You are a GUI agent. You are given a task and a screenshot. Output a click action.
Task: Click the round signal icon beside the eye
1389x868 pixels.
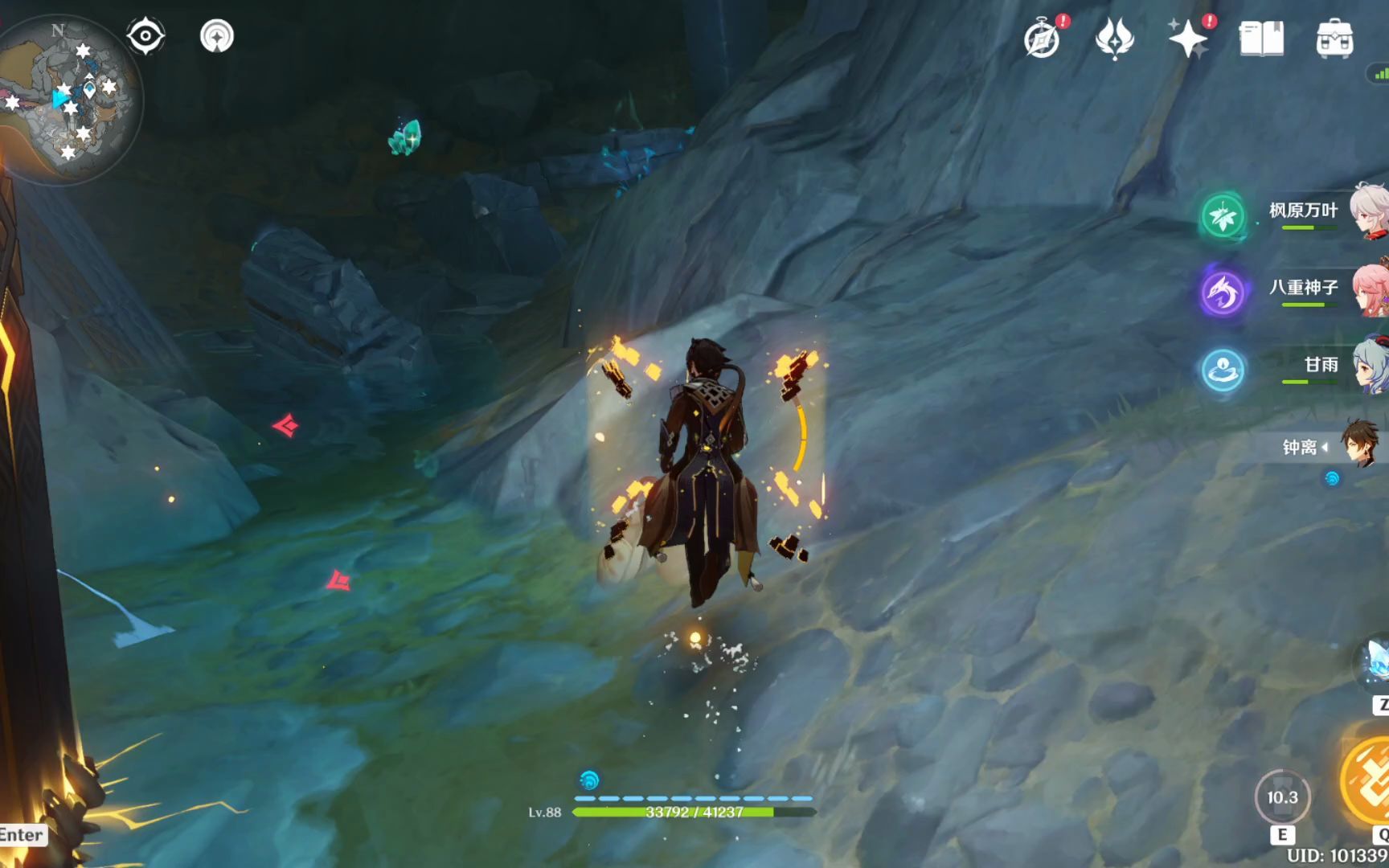216,36
